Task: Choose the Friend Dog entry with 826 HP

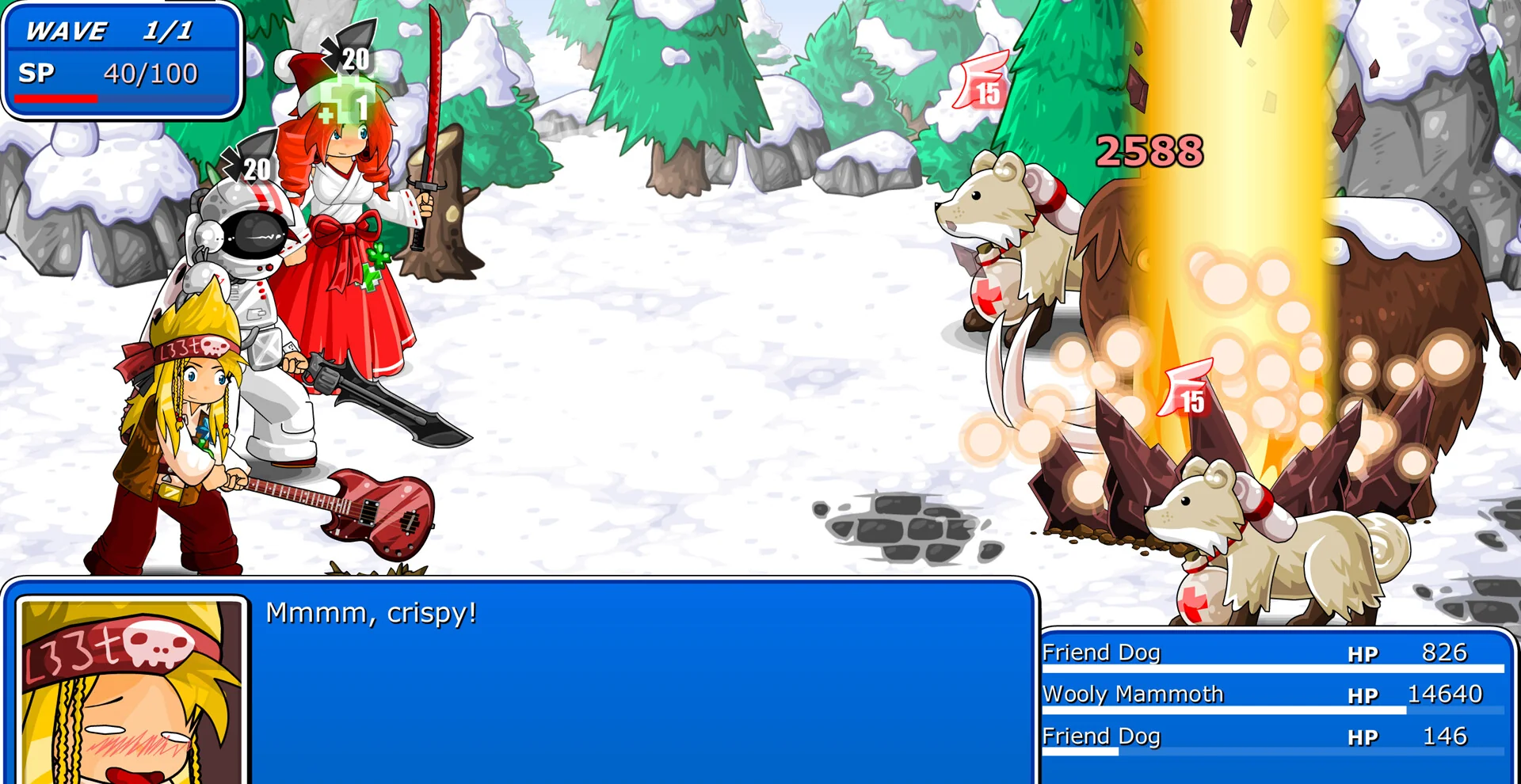Action: 1274,653
